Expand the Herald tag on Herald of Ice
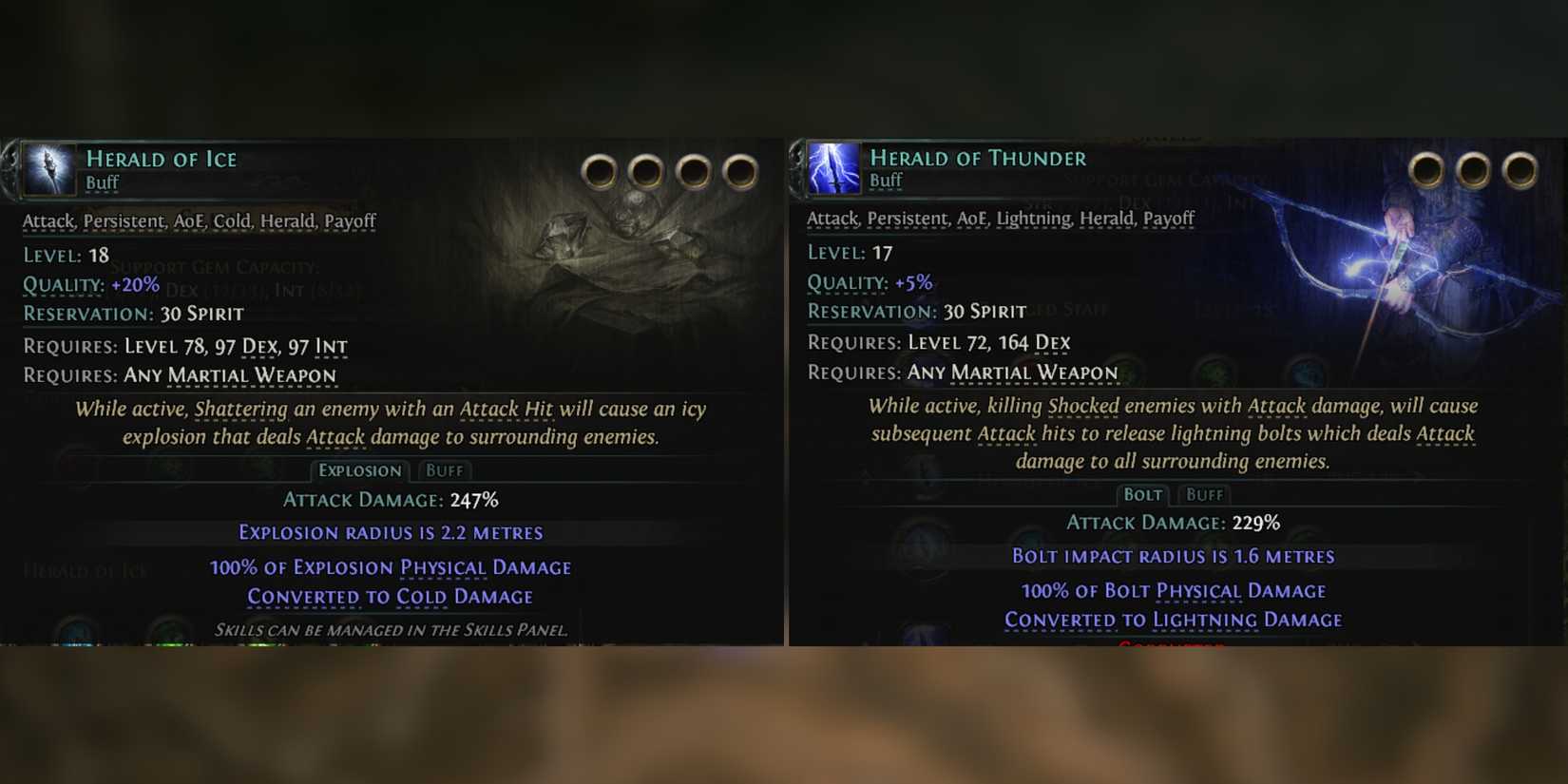Viewport: 1568px width, 784px height. [x=288, y=220]
